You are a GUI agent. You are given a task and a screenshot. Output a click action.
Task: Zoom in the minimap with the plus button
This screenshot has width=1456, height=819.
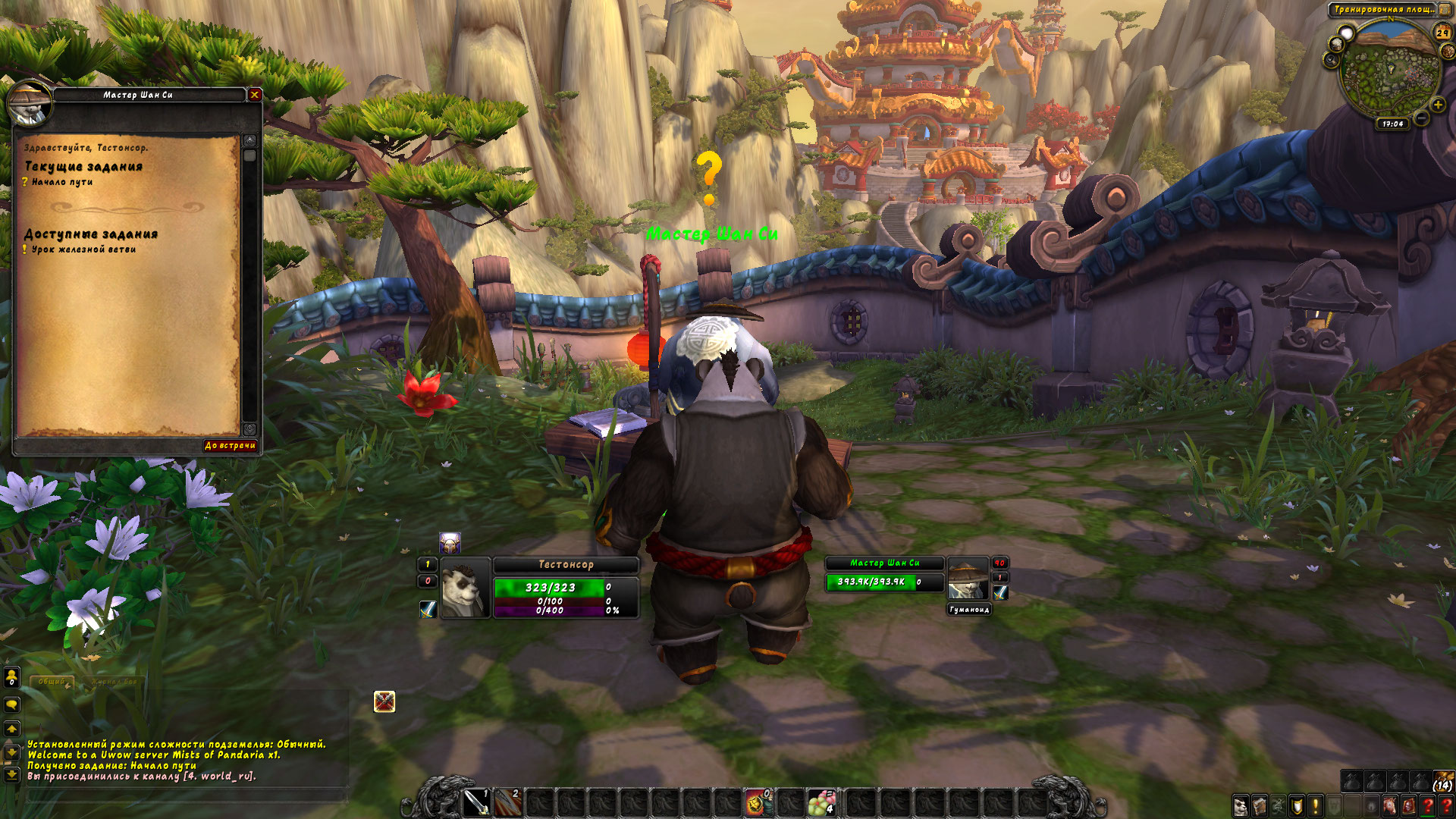click(1438, 105)
